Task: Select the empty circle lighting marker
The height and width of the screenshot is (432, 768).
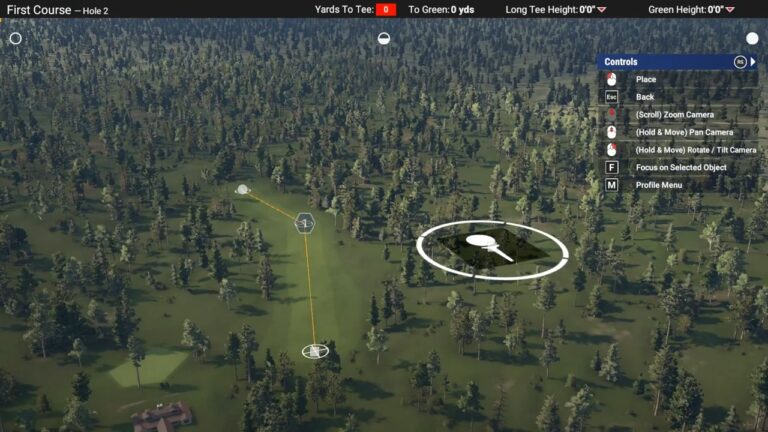Action: (x=15, y=38)
